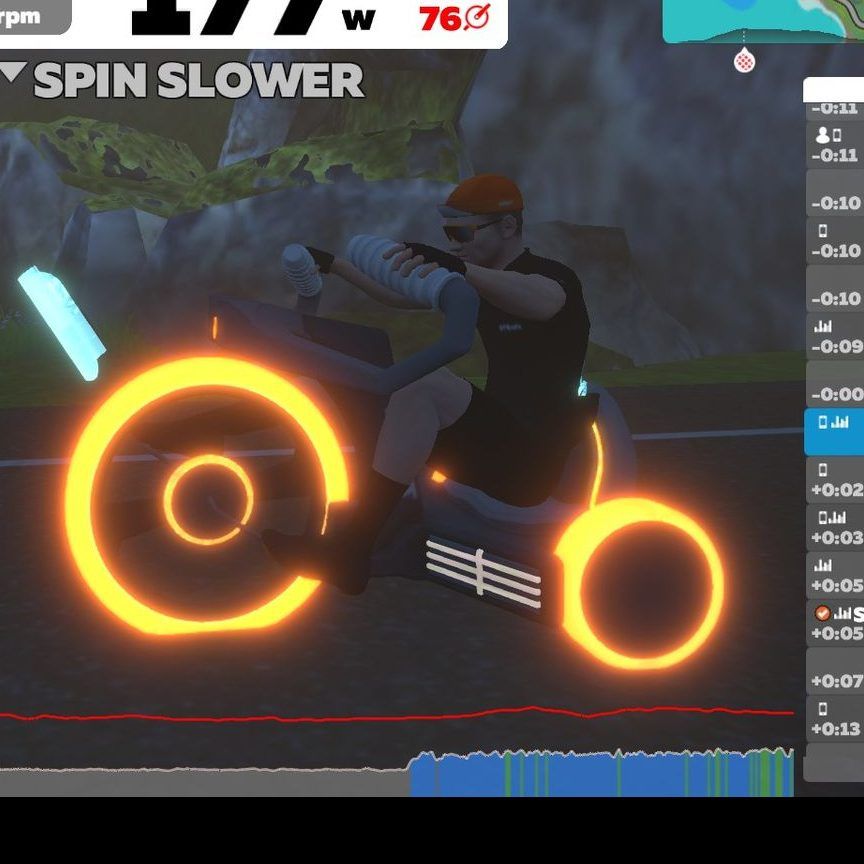Choose the rider at +0:02 gap
Screen dimensions: 864x864
pyautogui.click(x=834, y=480)
